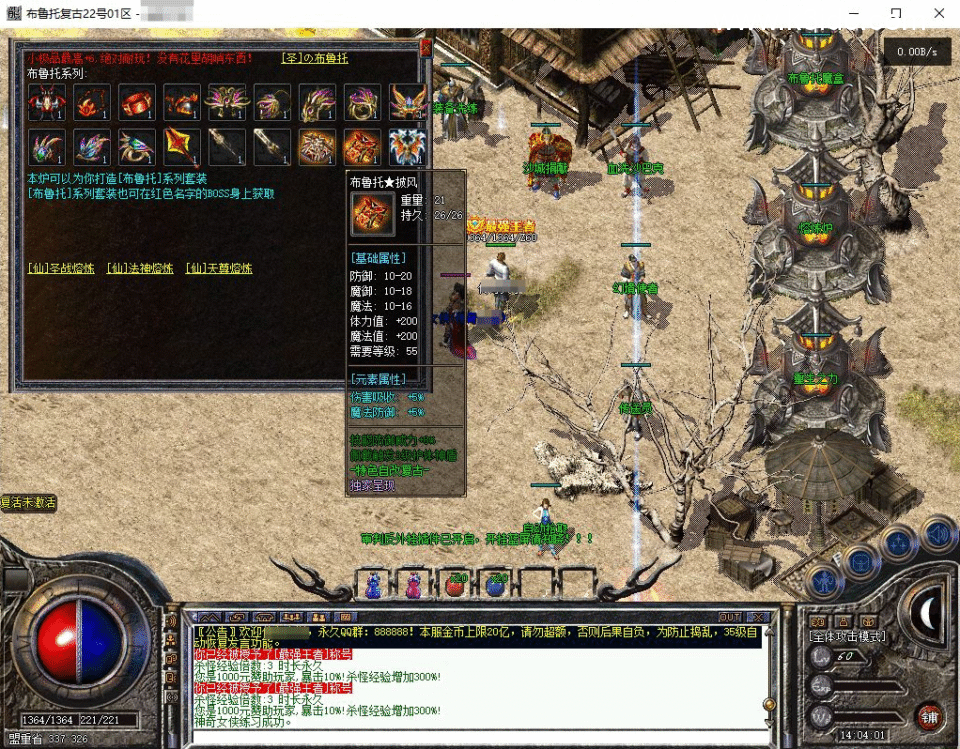Select the blue winged armor item
The image size is (960, 749).
tap(408, 147)
